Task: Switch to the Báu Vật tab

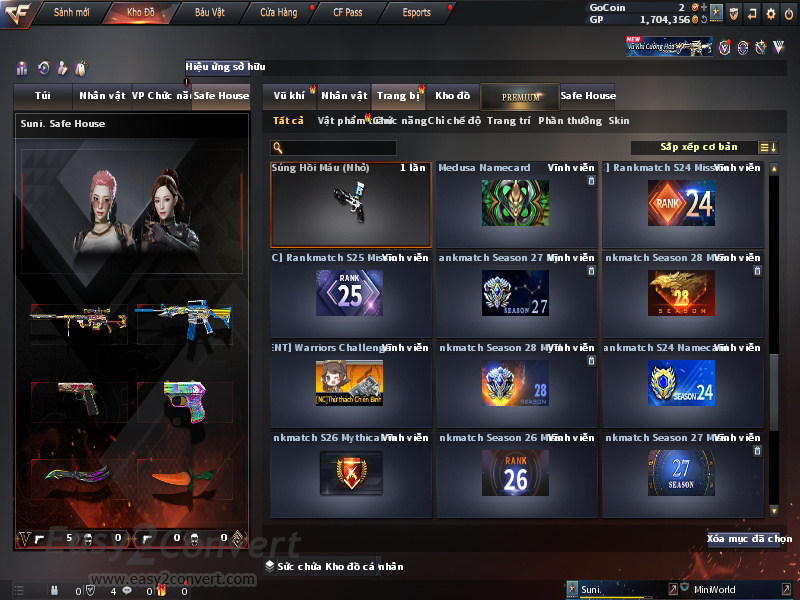Action: 210,13
